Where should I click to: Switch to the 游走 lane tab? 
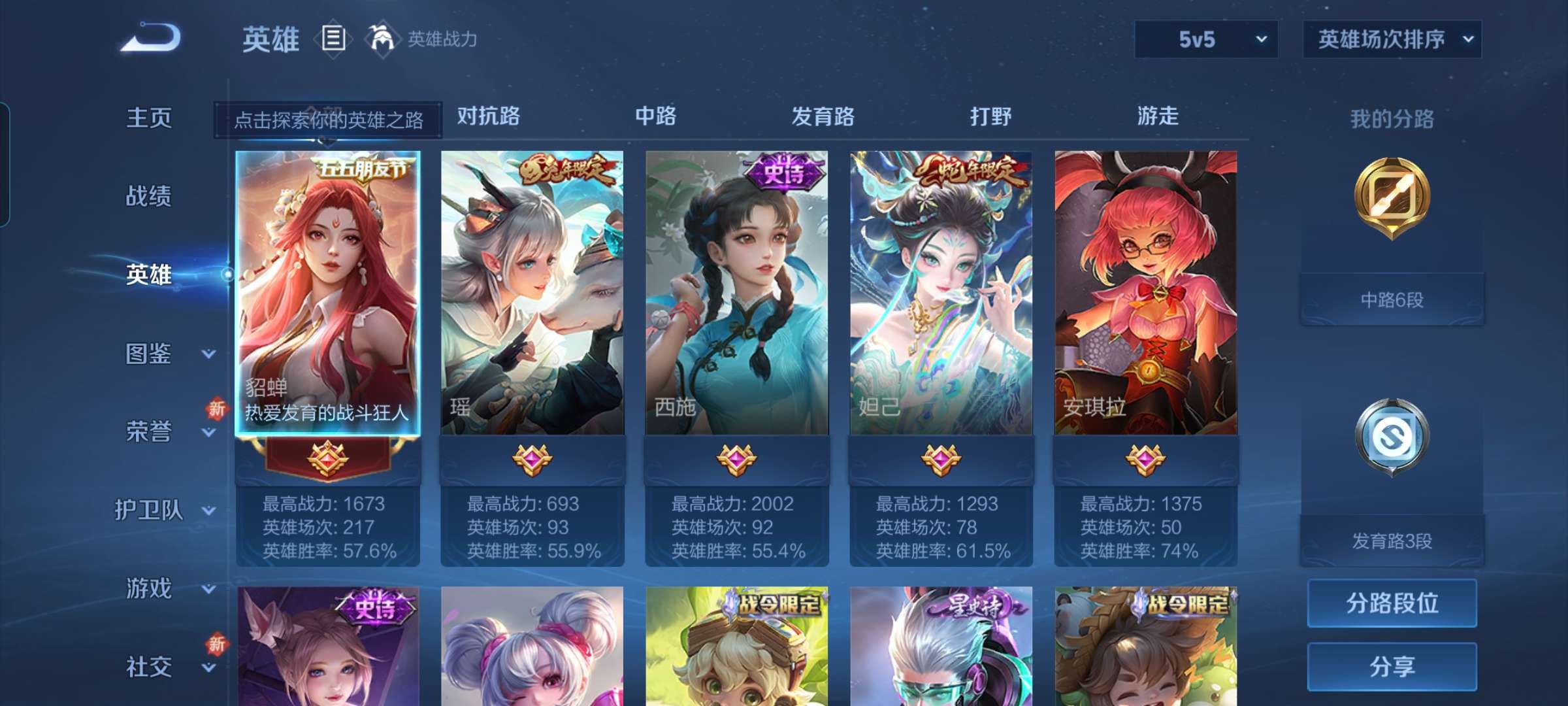[1155, 116]
